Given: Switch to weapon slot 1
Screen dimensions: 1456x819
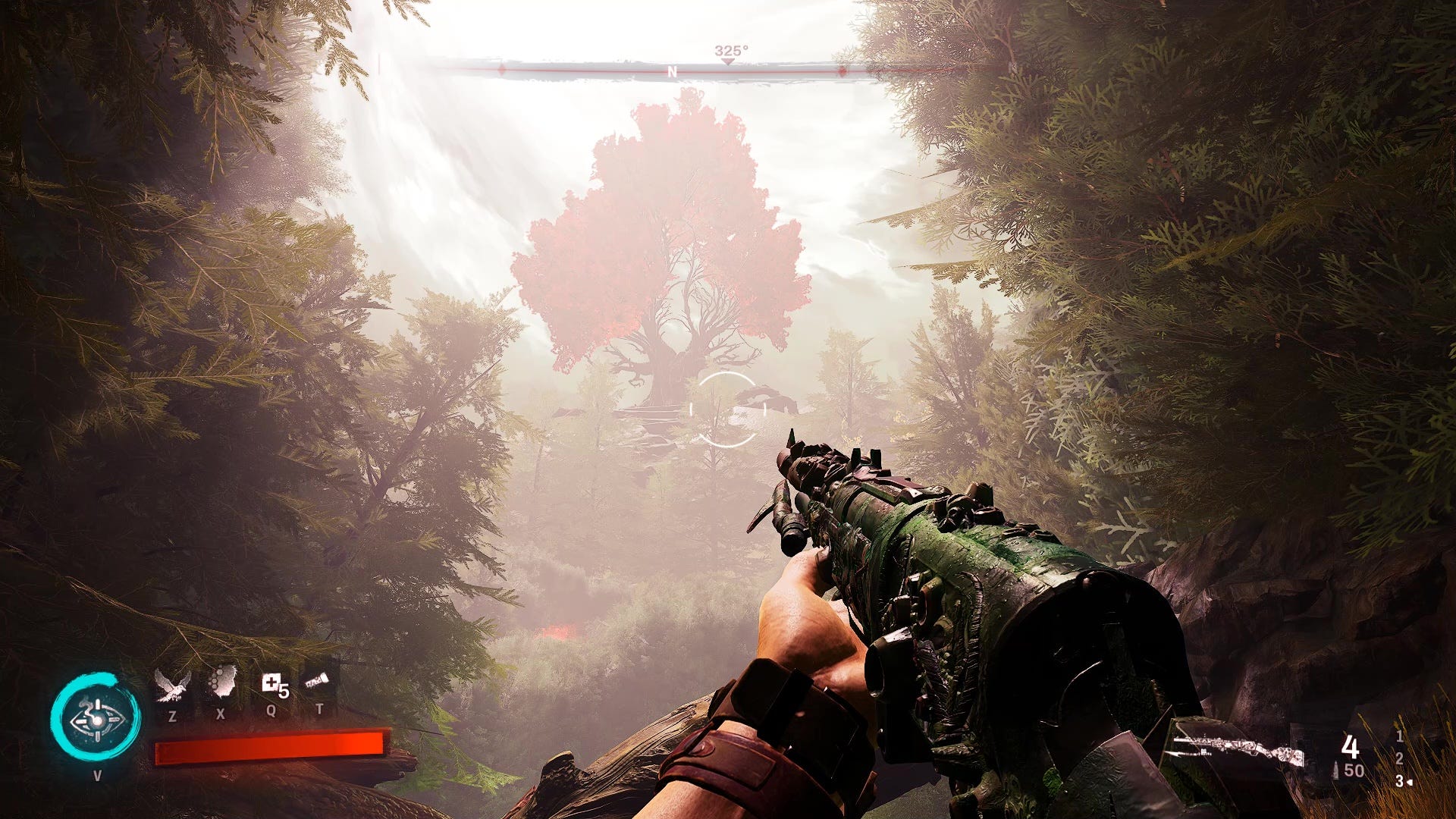Looking at the screenshot, I should pyautogui.click(x=1401, y=738).
